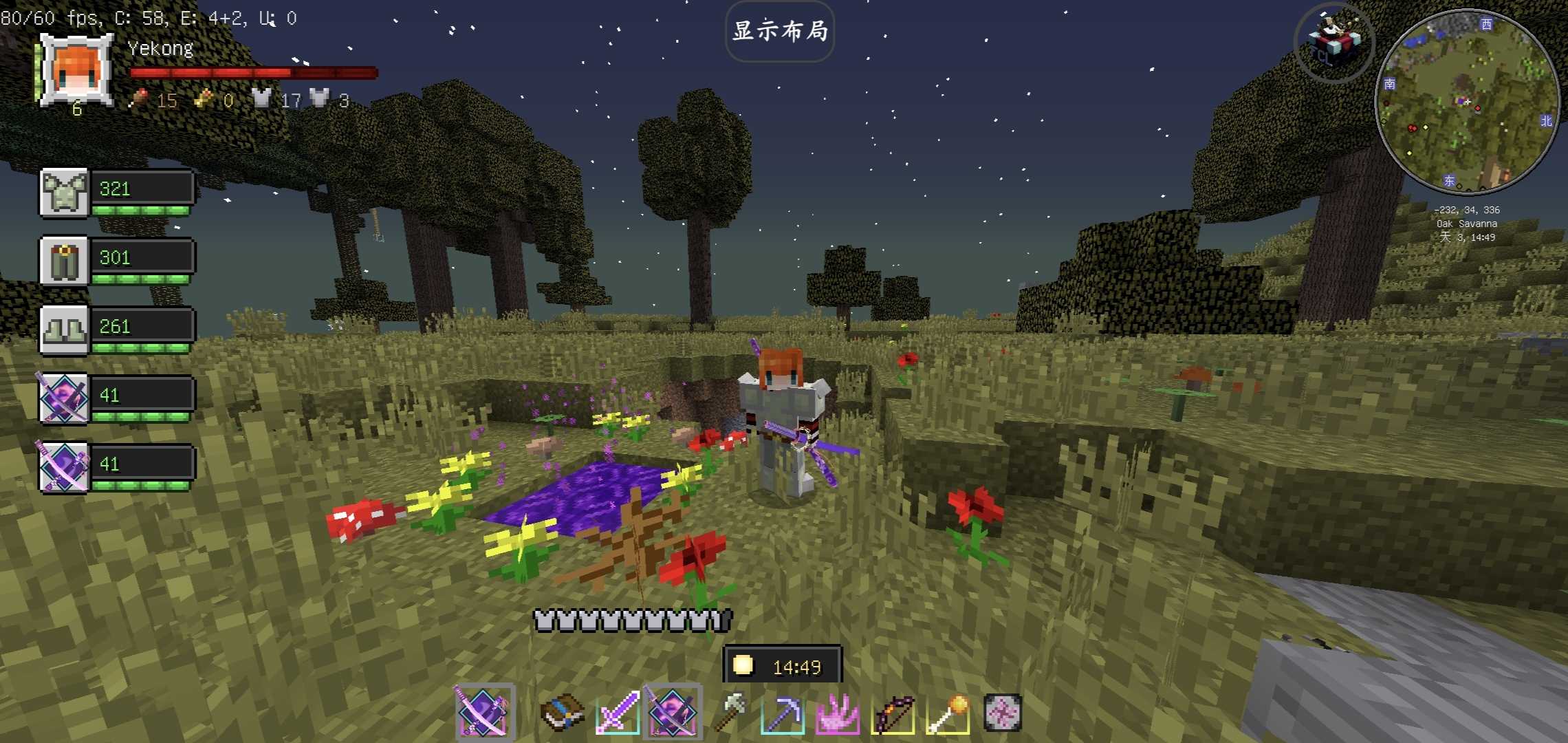Select the katana slot beside the axe
The image size is (1568, 743).
point(673,713)
